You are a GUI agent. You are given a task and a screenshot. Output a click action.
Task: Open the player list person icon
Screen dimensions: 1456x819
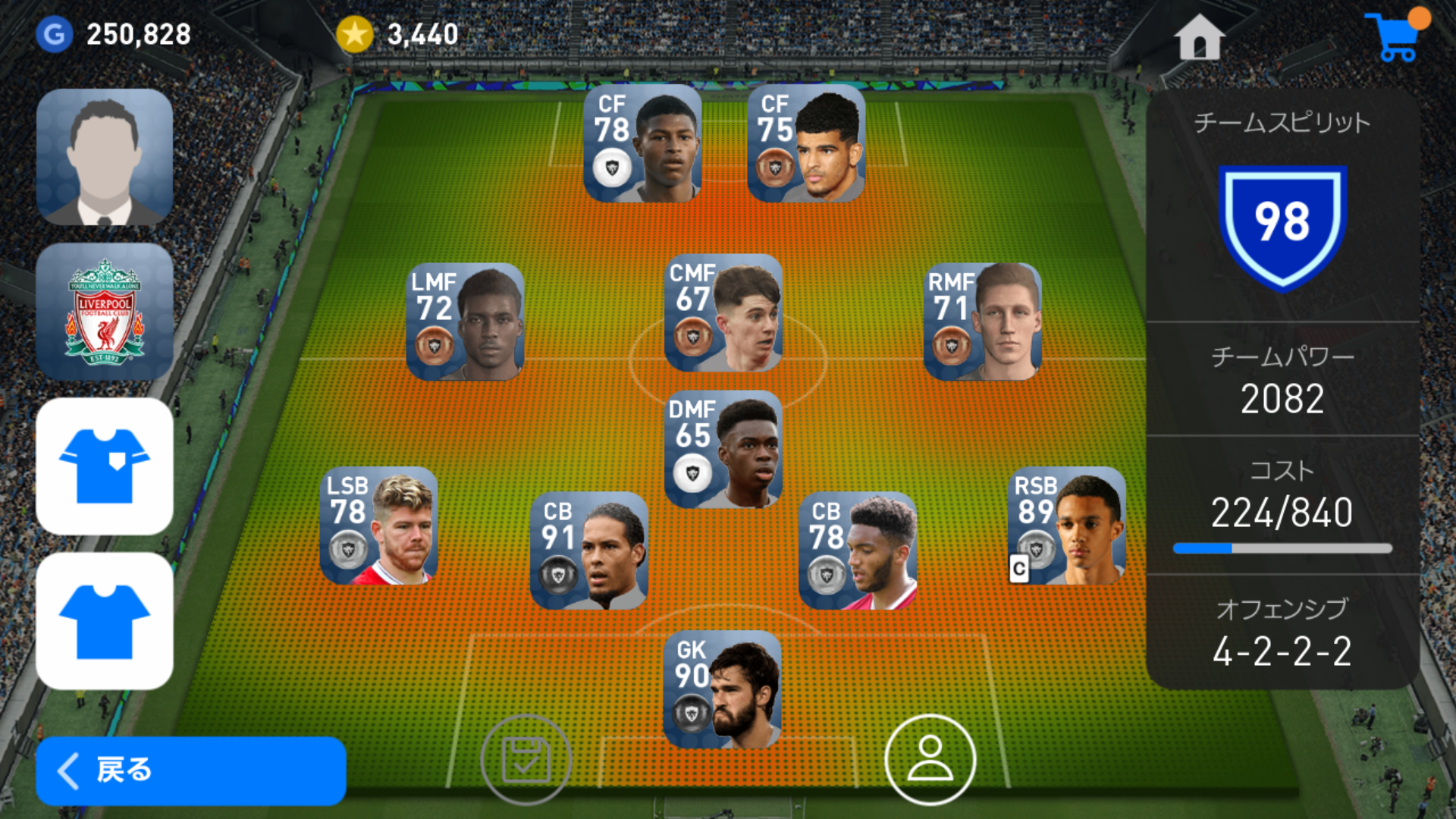coord(930,759)
